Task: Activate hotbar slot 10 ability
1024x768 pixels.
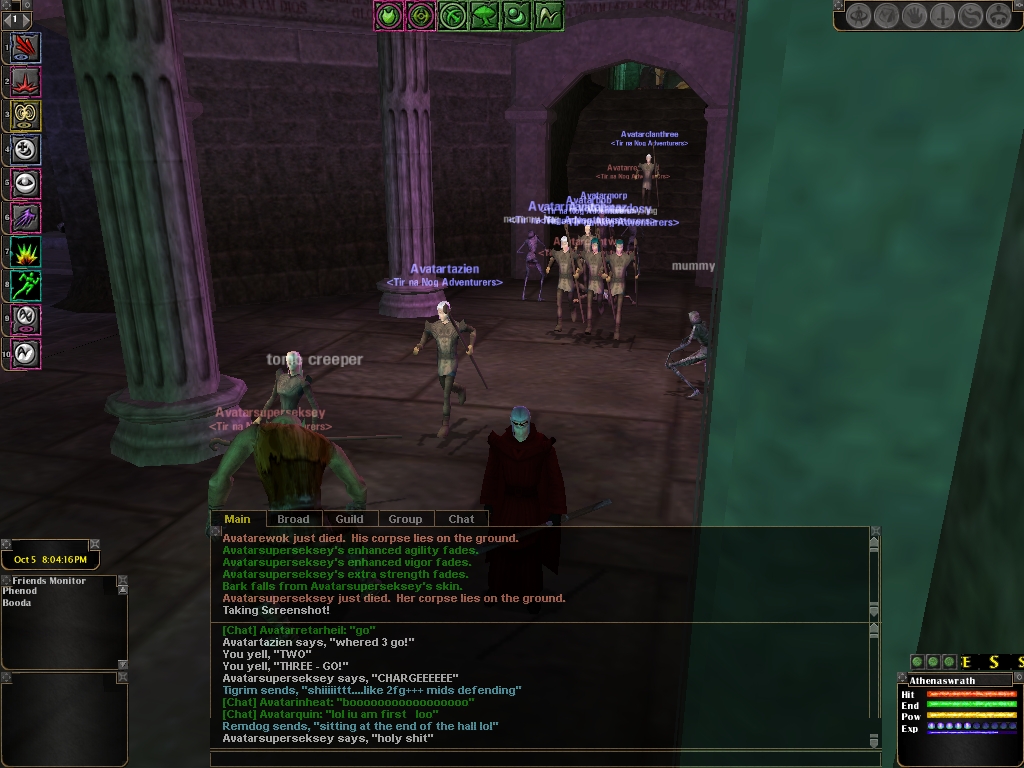Action: click(26, 353)
